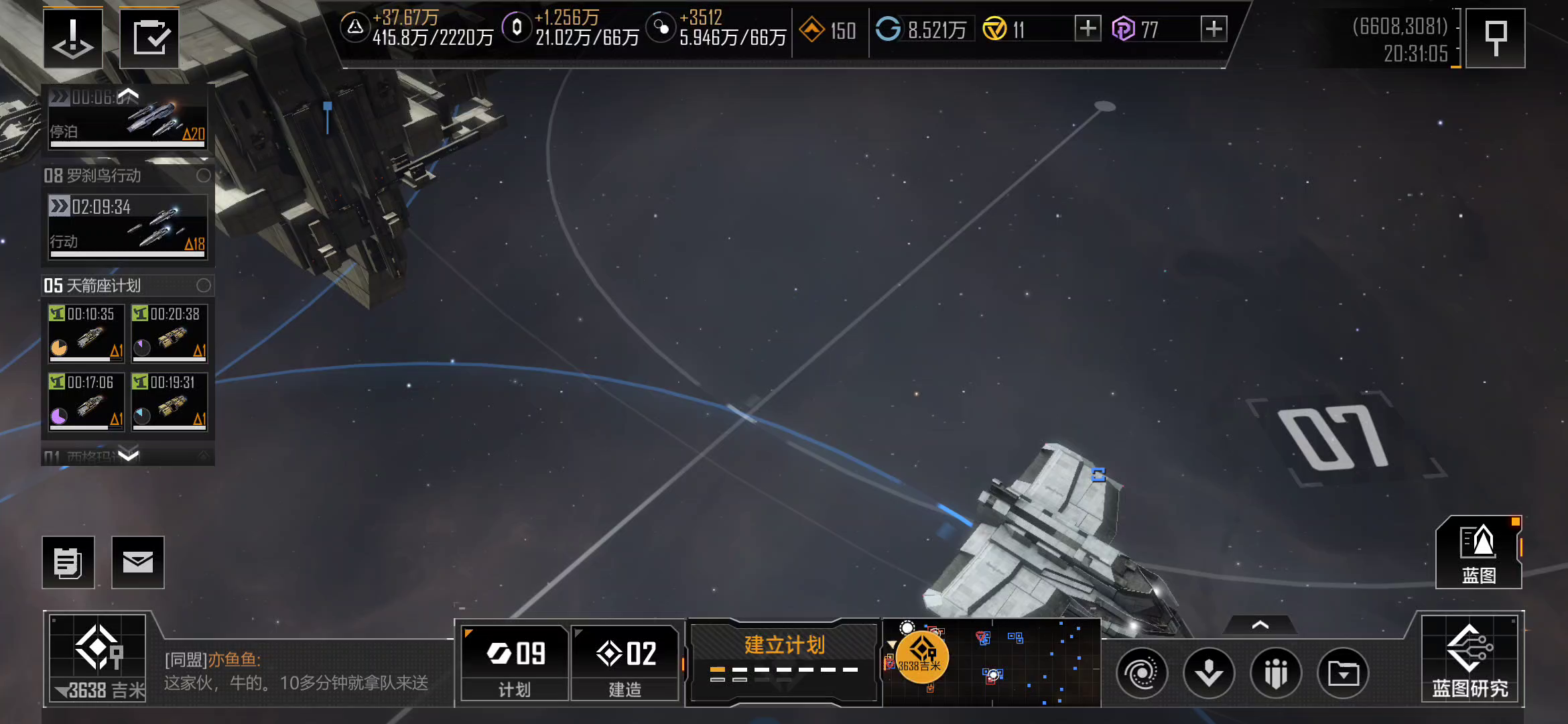Select the 罗刹鸟行动 fleet card

pos(127,226)
